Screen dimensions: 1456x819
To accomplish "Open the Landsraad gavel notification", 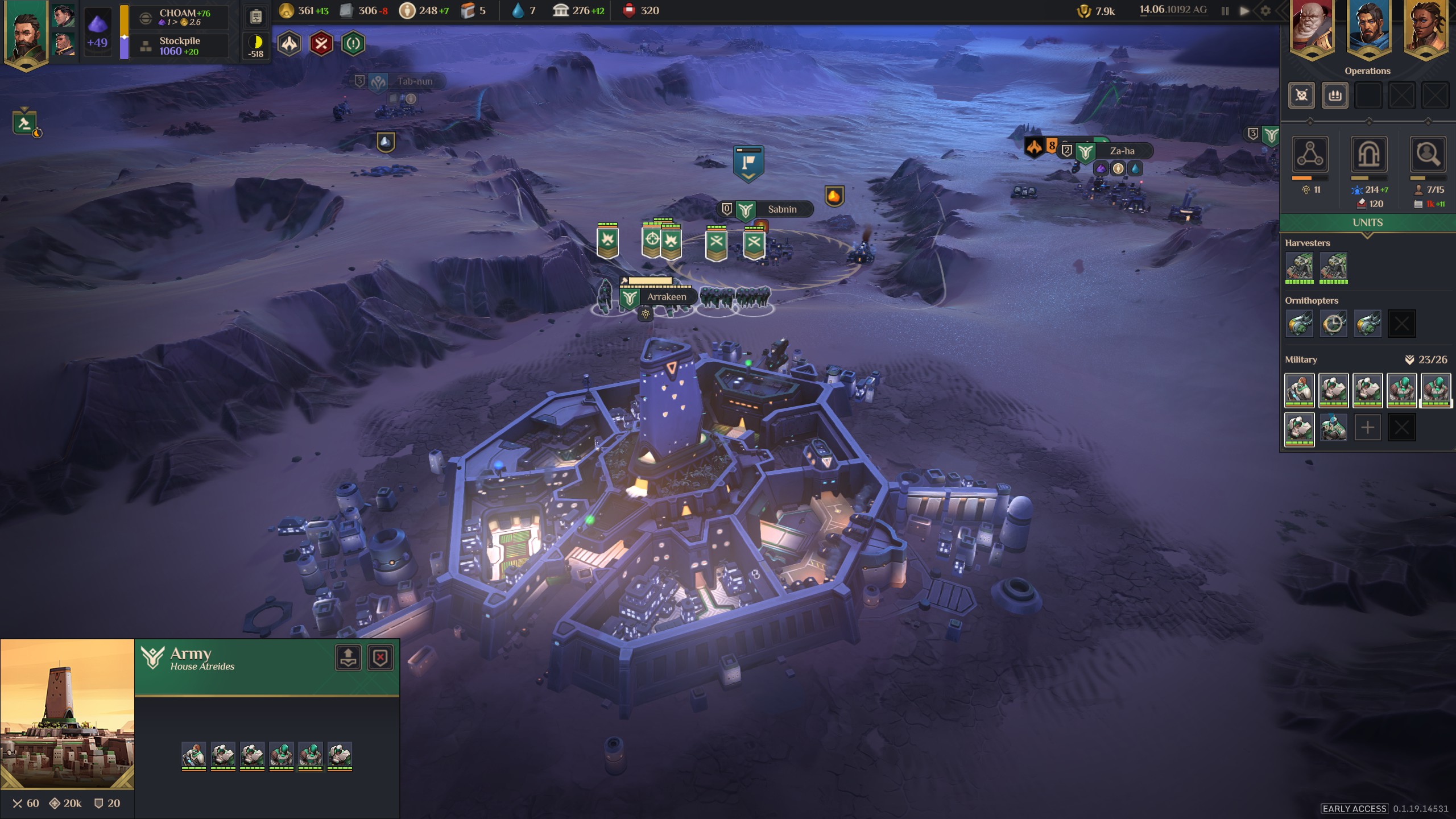I will tap(24, 122).
